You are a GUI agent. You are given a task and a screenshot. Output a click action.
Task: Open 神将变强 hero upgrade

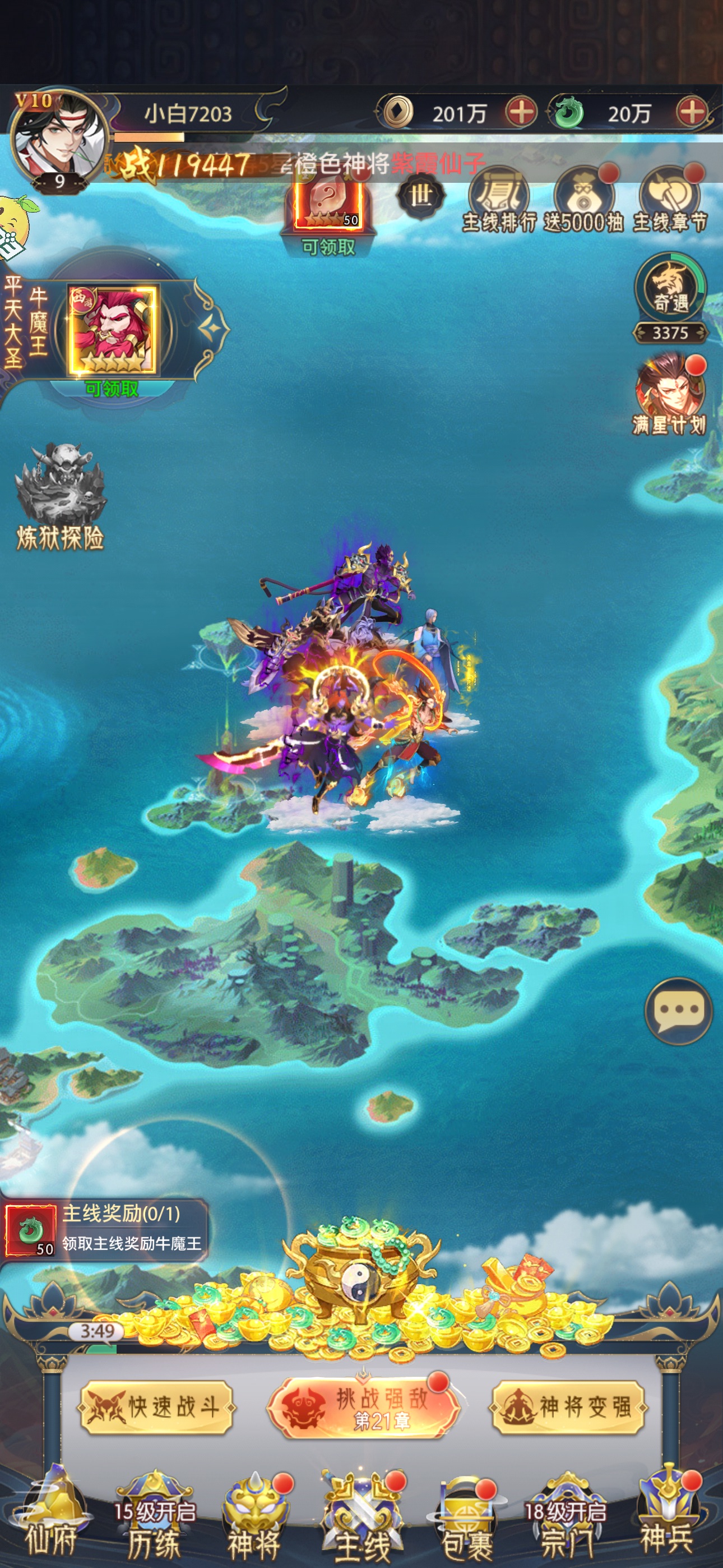[568, 1407]
